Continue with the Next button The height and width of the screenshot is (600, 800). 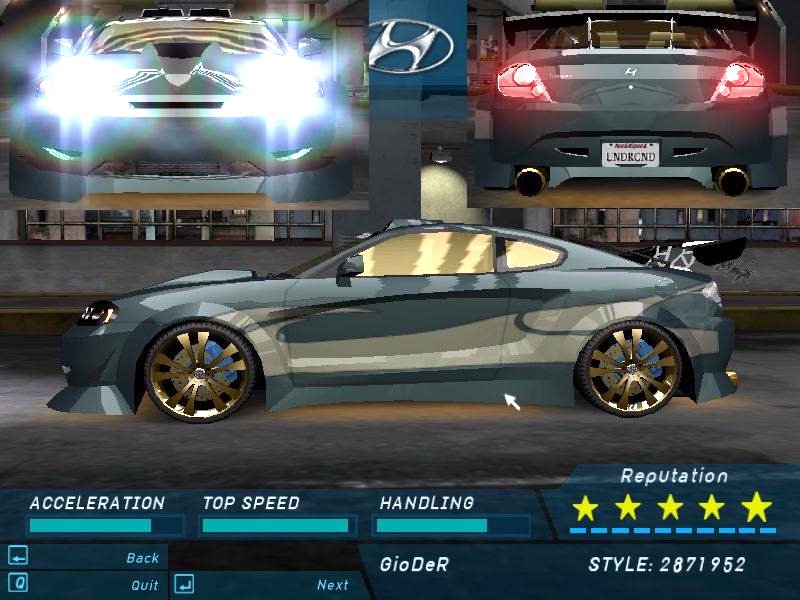[x=332, y=585]
